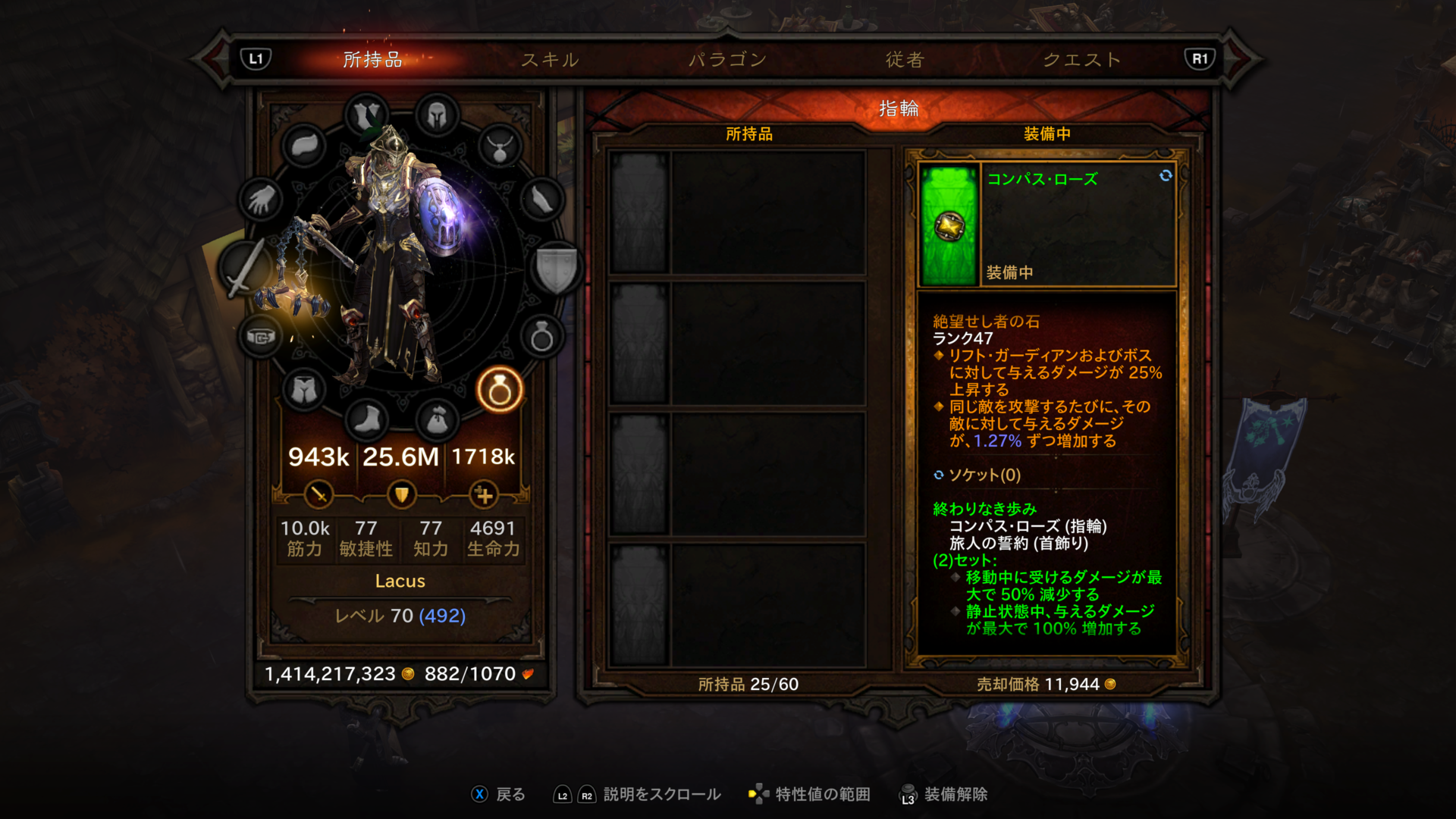The width and height of the screenshot is (1456, 819).
Task: Select the equipped コンパス・ローズ ring card
Action: (1046, 224)
